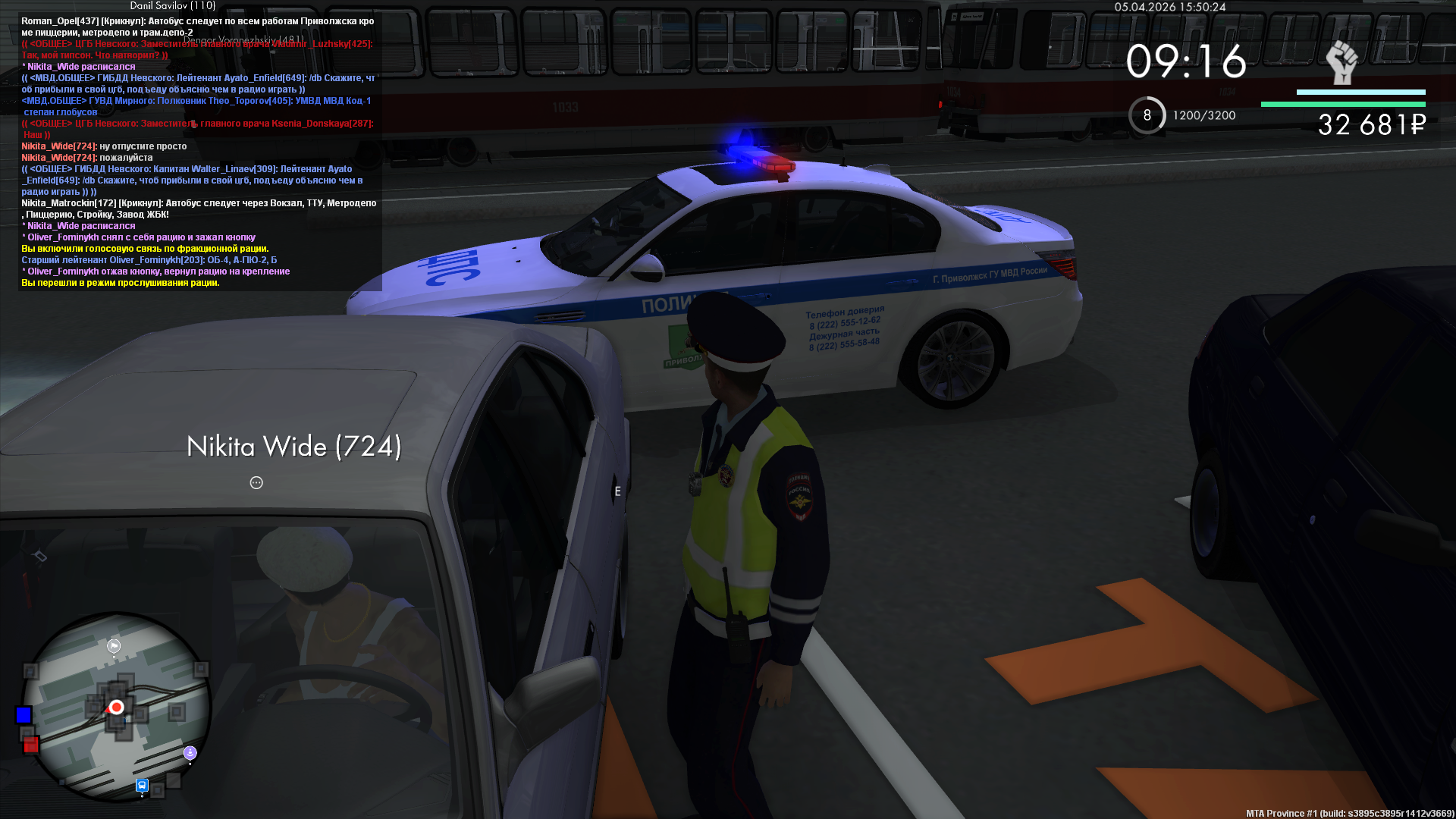Image resolution: width=1456 pixels, height=819 pixels.
Task: Click the speech bubble icon under Nikita Wide
Action: coord(256,483)
